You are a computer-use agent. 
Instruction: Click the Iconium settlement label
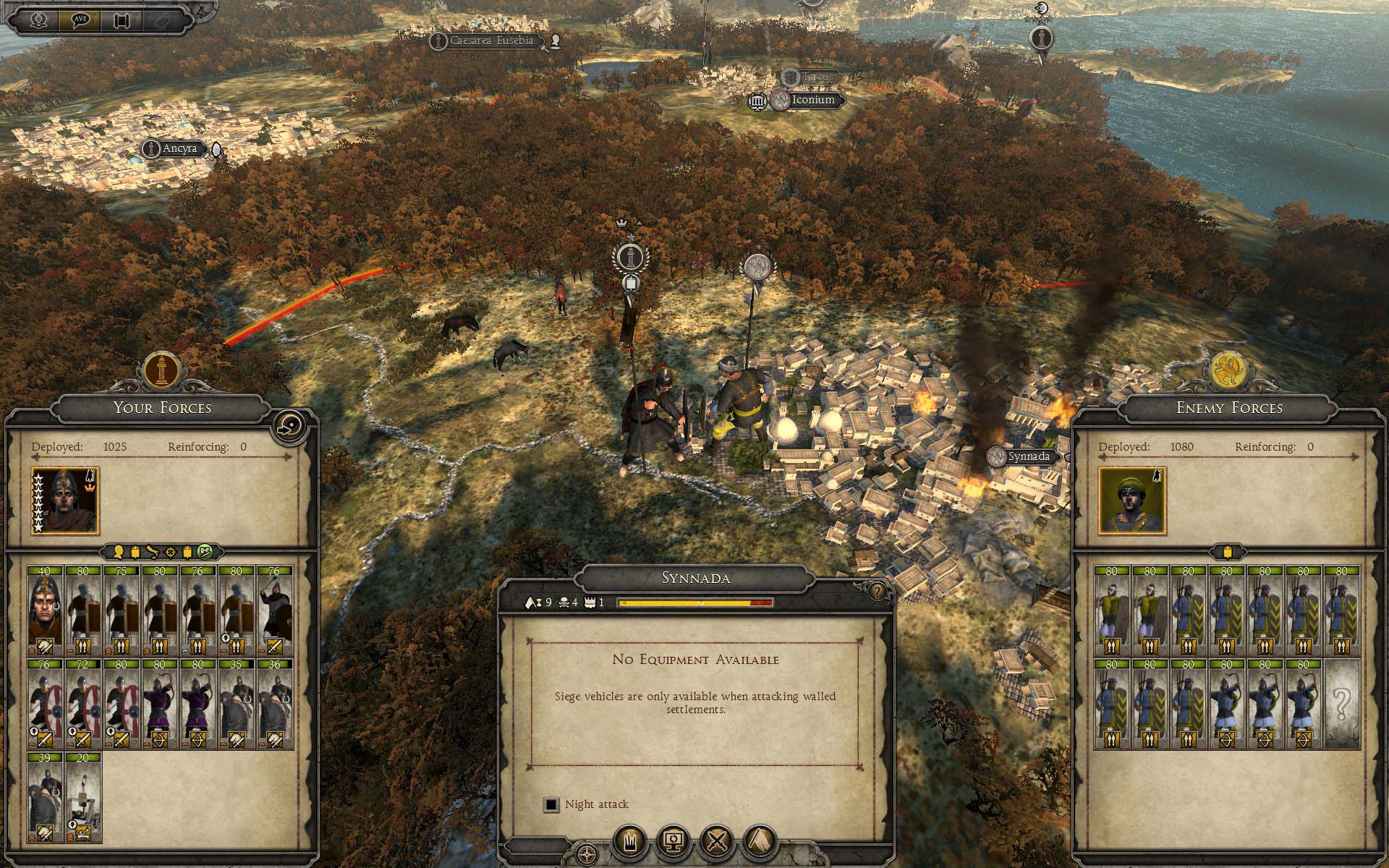pyautogui.click(x=813, y=100)
